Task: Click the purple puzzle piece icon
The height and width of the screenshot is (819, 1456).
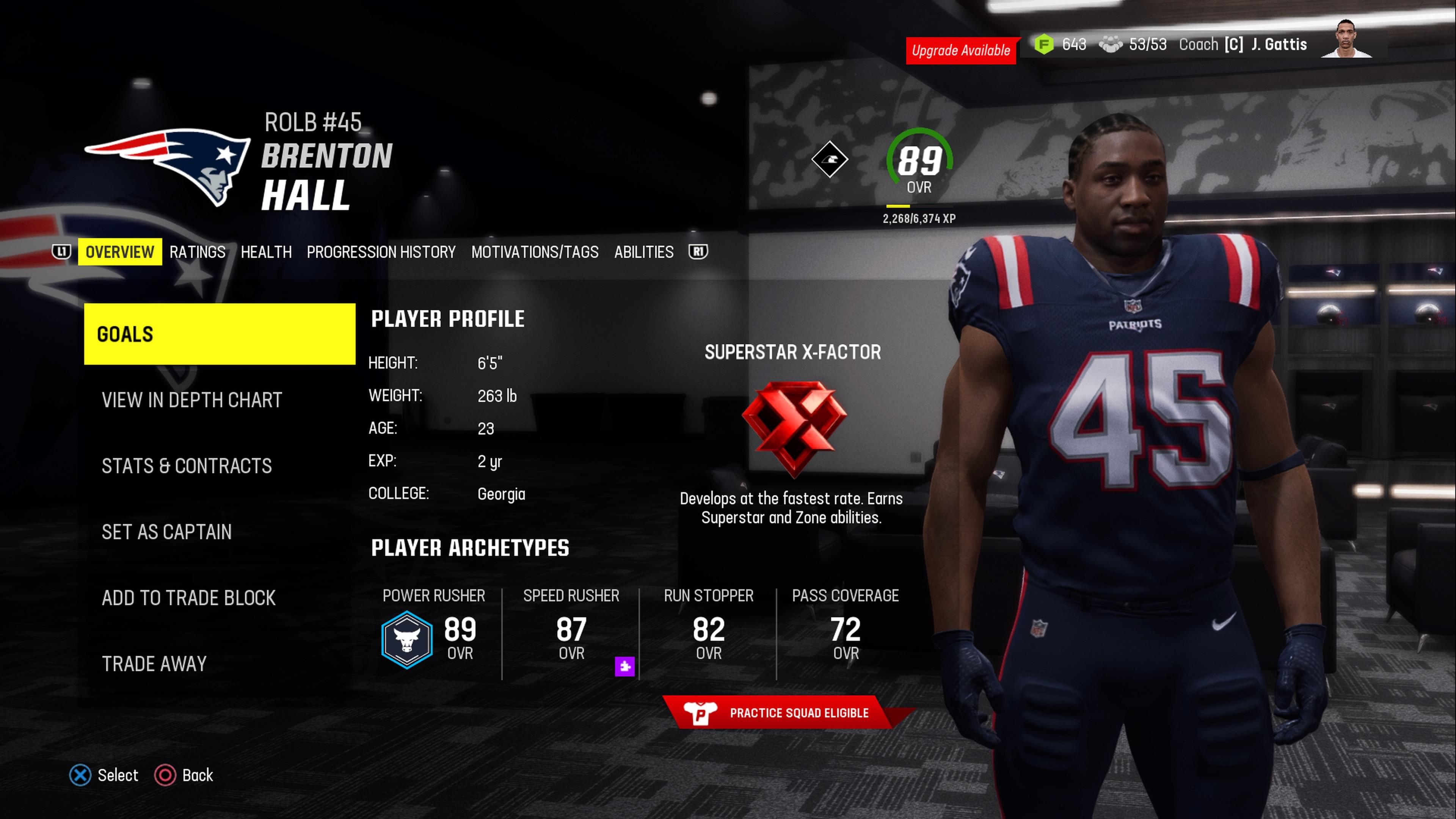Action: pyautogui.click(x=624, y=667)
